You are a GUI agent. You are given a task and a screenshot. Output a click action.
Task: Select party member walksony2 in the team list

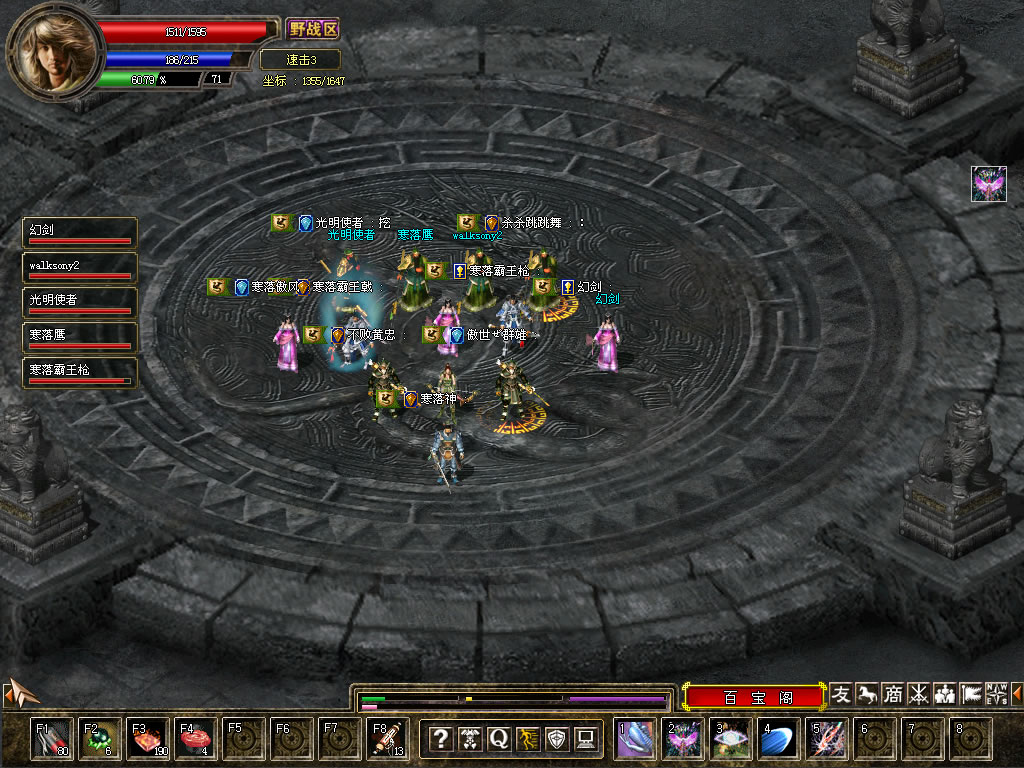(80, 268)
